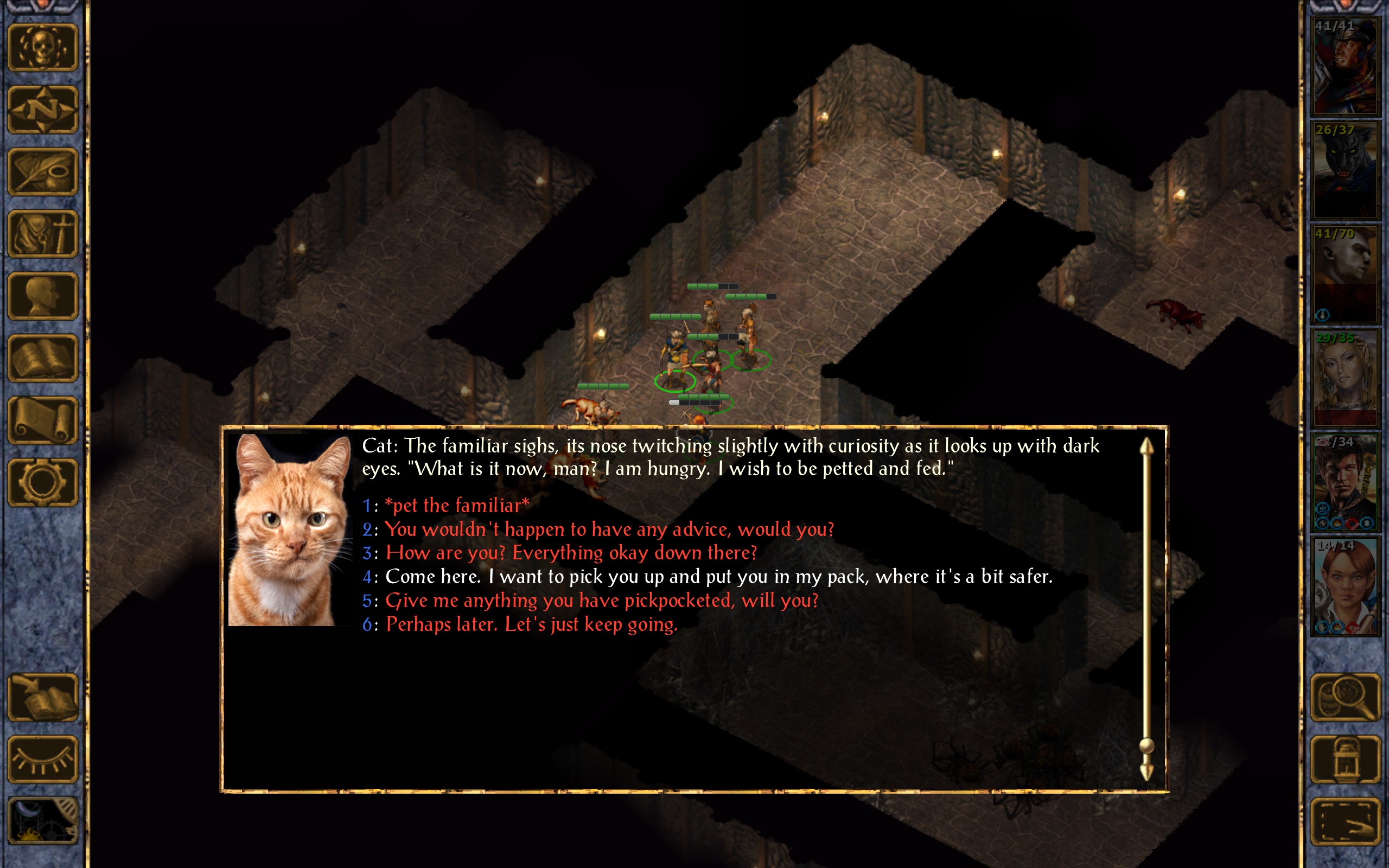Ask the cat for any advice

point(608,529)
